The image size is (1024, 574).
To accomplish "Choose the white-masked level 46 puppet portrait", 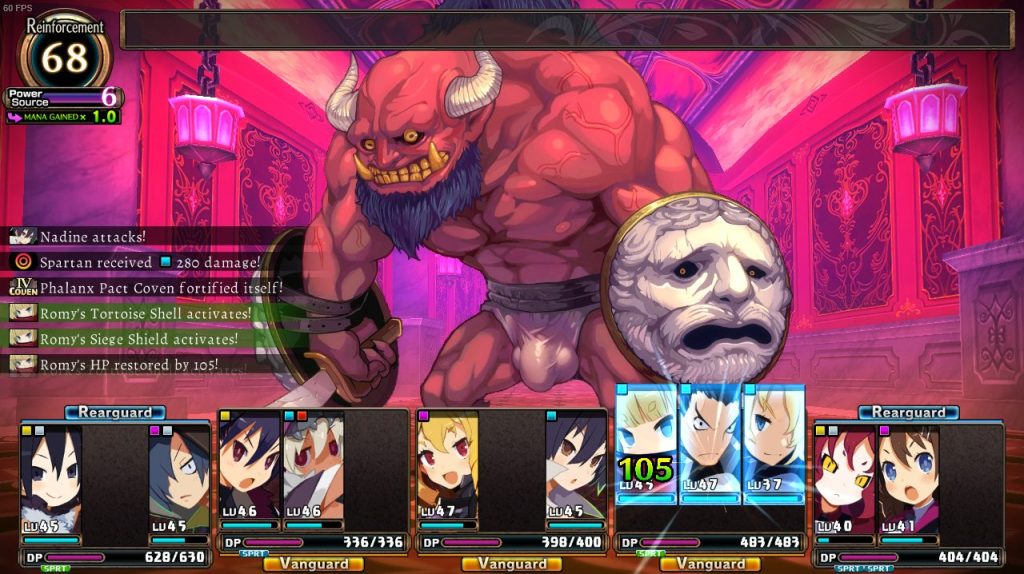I will [313, 468].
